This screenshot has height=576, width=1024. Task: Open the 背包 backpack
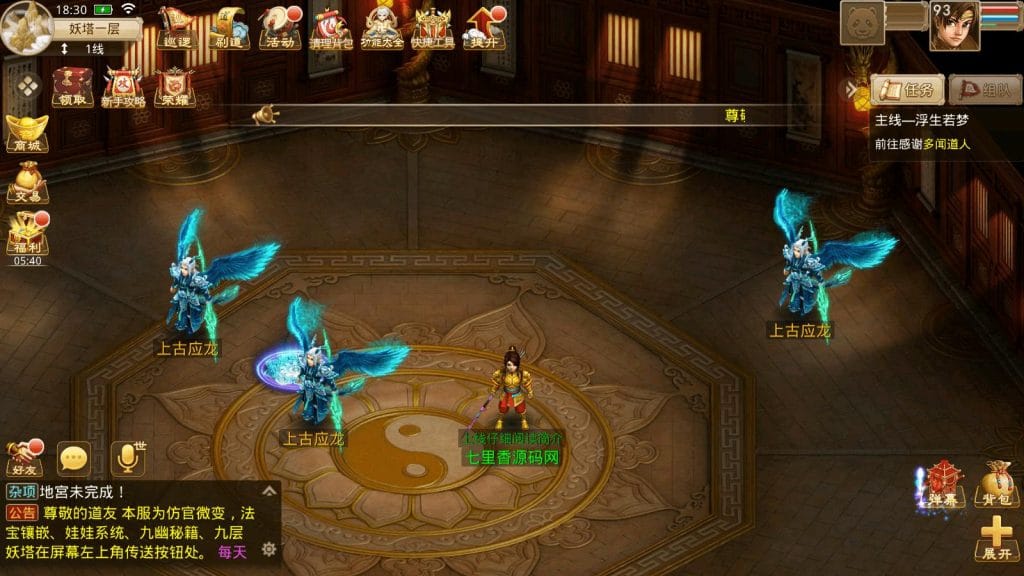point(995,484)
